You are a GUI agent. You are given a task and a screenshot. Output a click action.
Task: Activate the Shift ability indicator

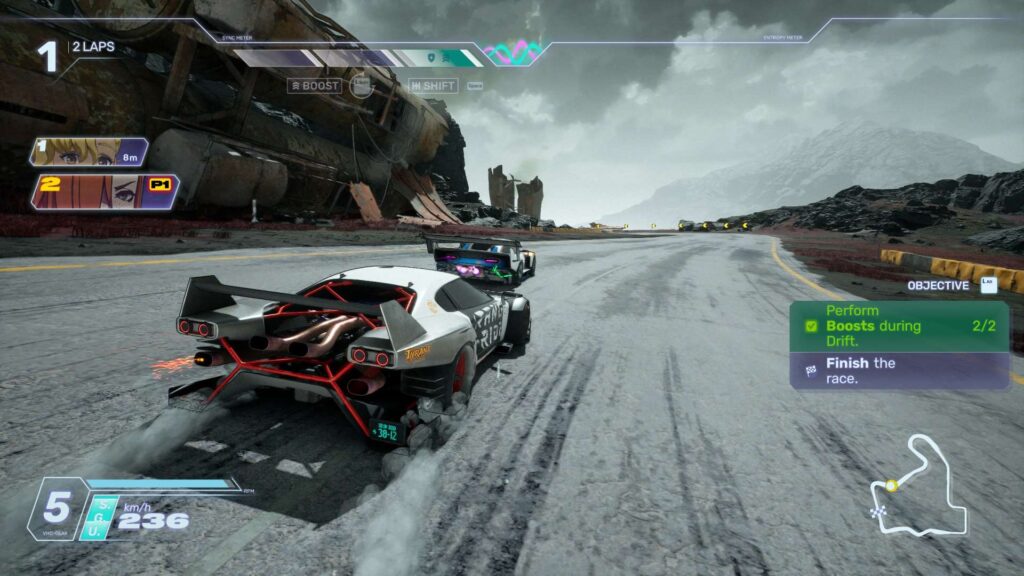click(433, 86)
